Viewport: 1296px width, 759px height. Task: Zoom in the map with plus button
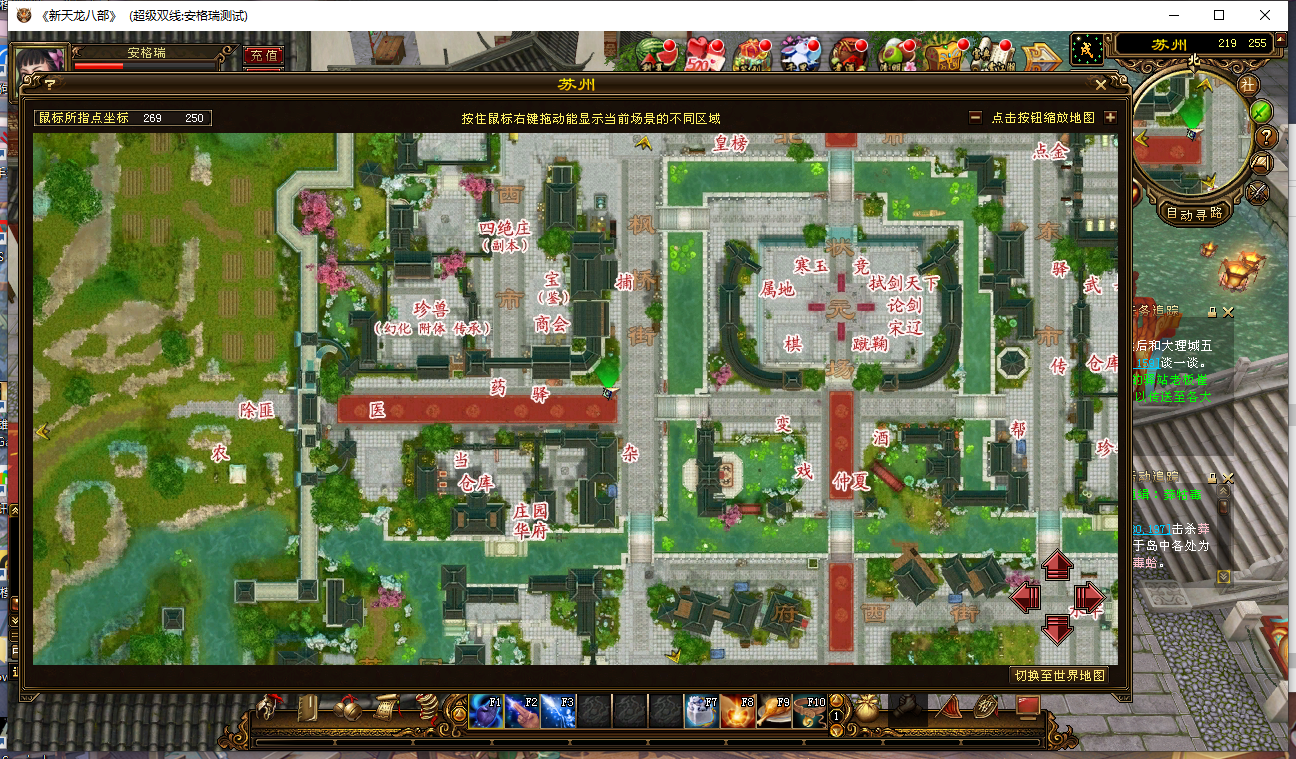click(x=1110, y=118)
